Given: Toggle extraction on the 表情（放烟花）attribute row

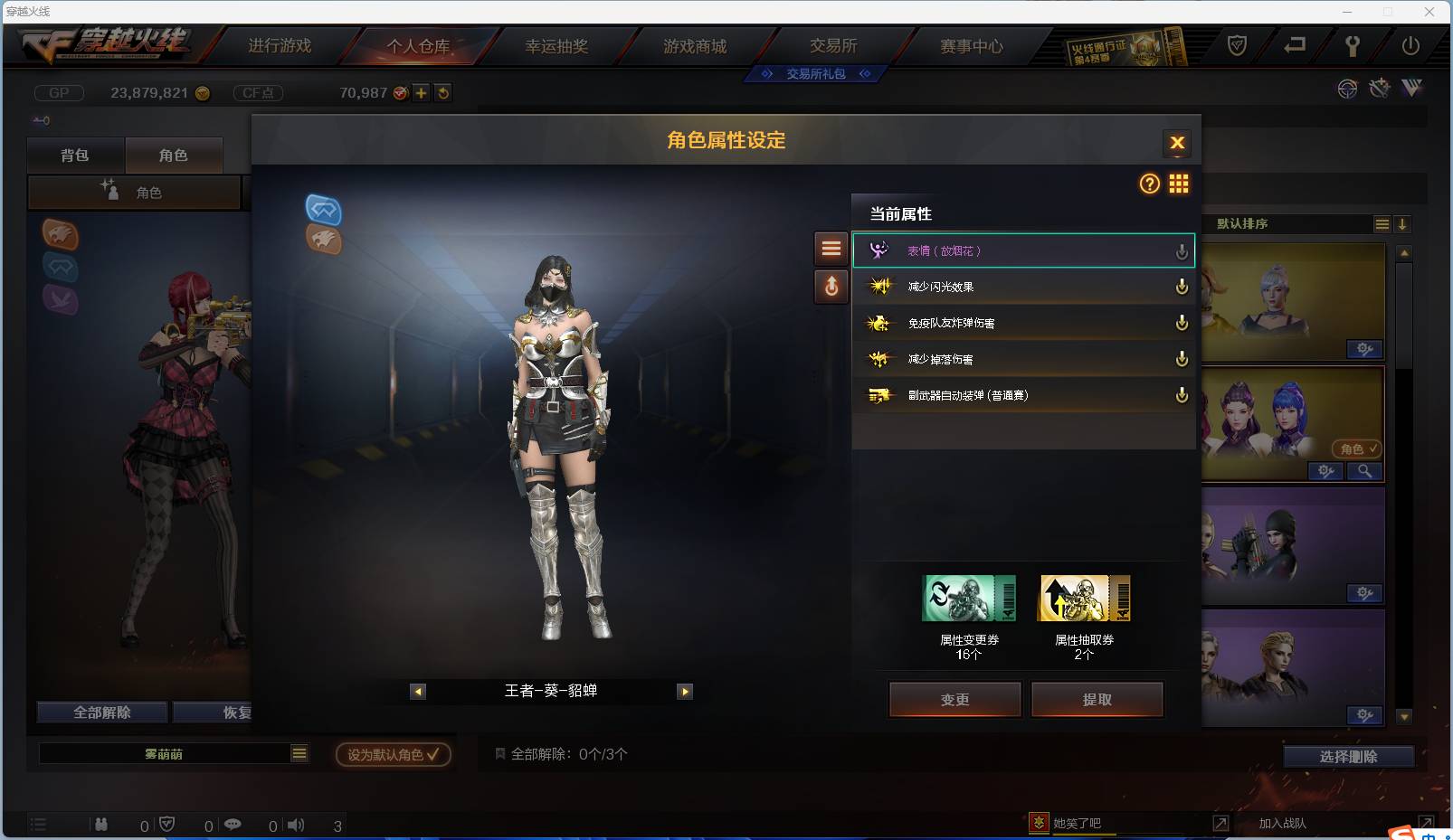Looking at the screenshot, I should pos(1182,250).
